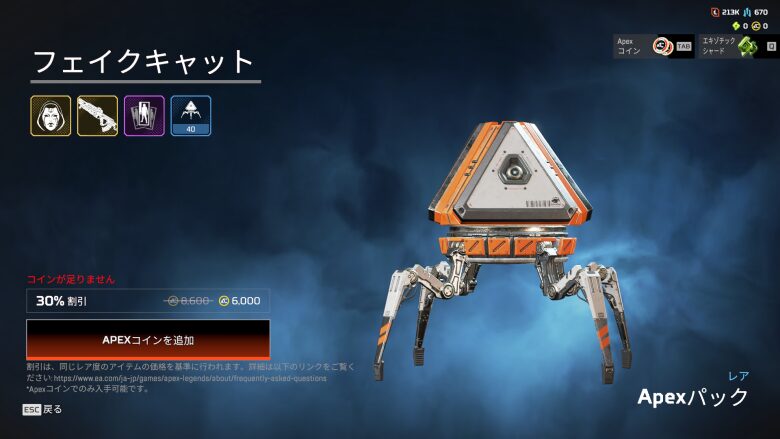Pick the 40 Apex Packs icon

[x=191, y=116]
